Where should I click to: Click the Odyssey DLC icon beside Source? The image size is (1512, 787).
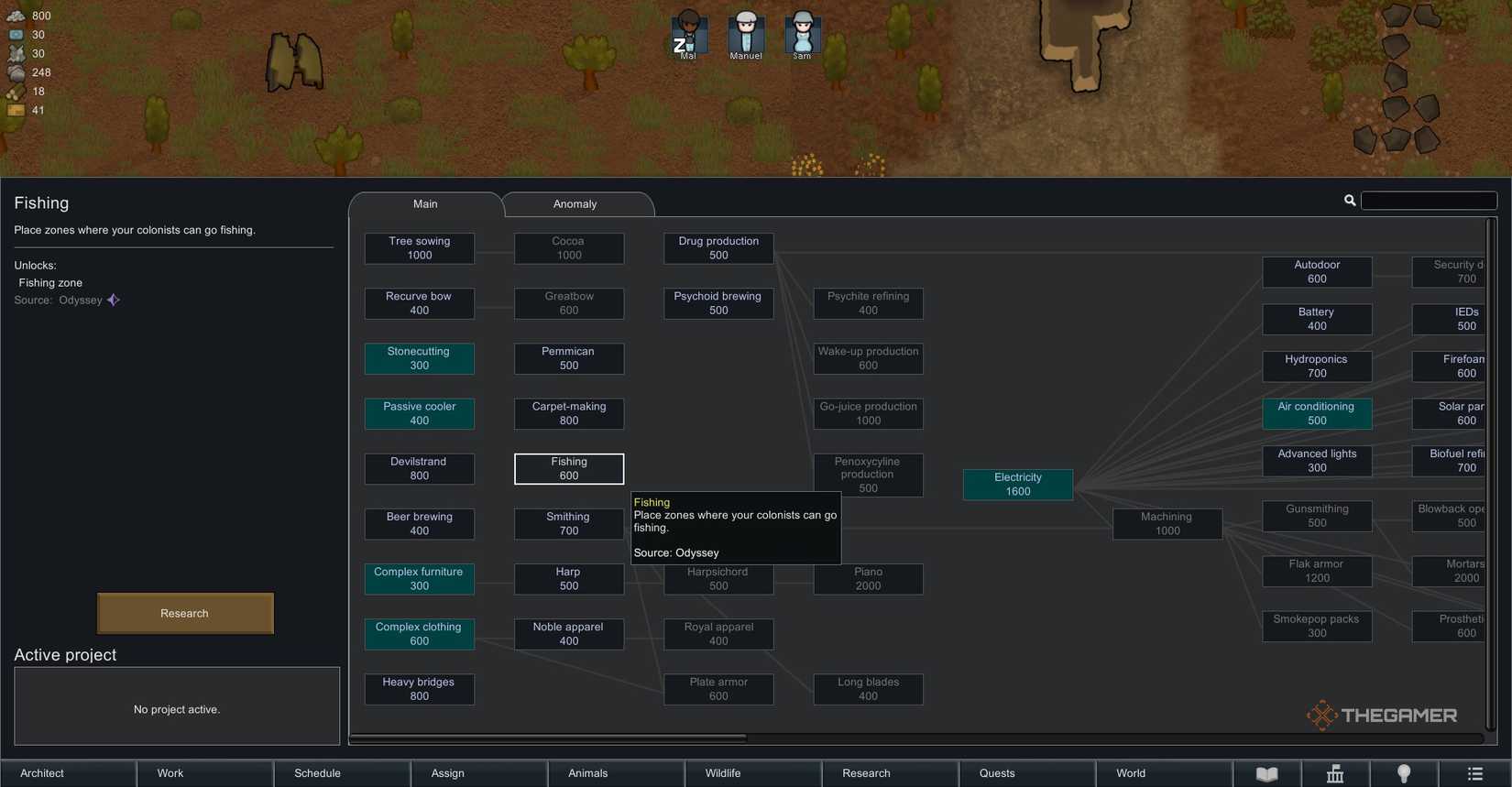(x=113, y=300)
